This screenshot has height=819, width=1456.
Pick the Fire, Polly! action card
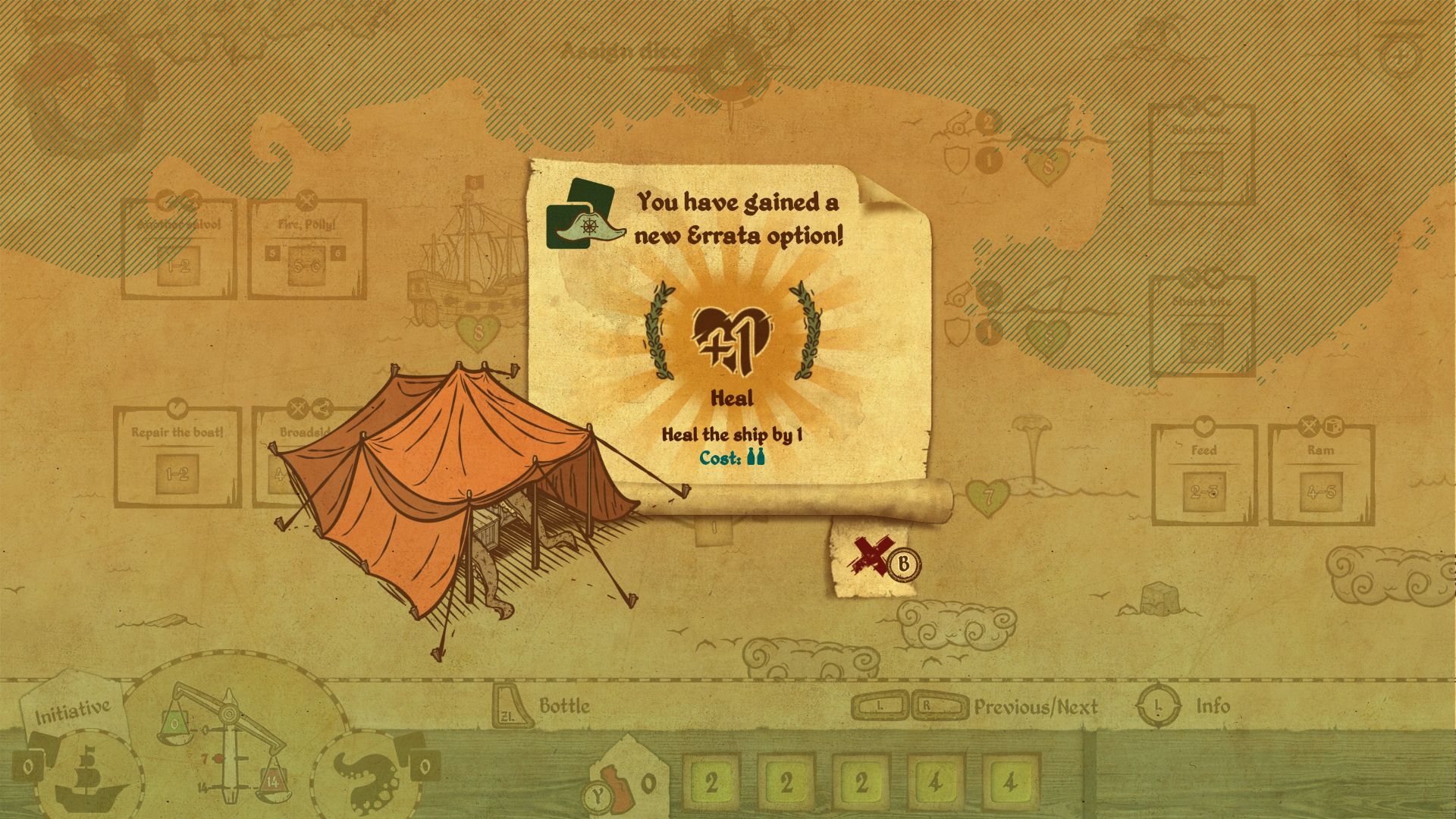(307, 250)
